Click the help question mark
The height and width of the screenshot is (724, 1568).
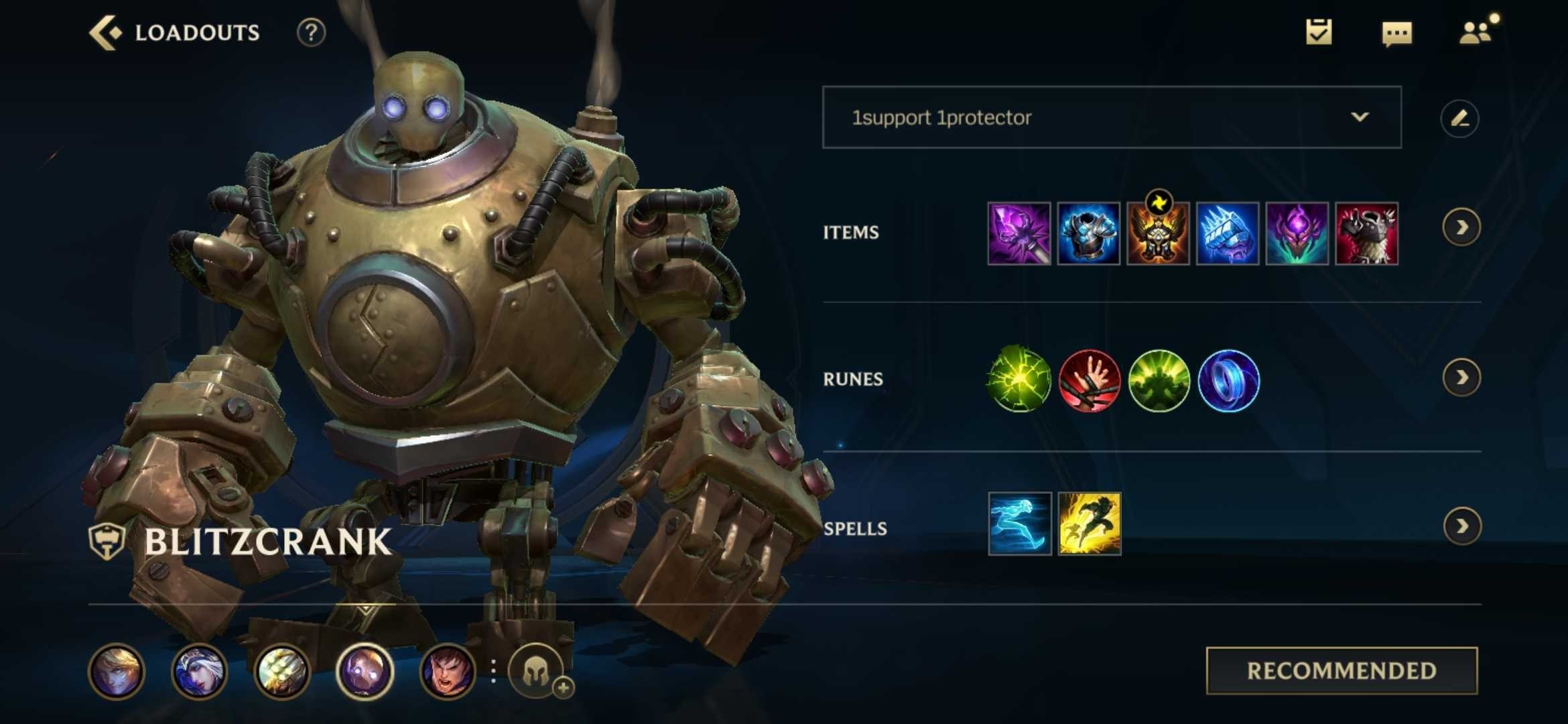[308, 32]
